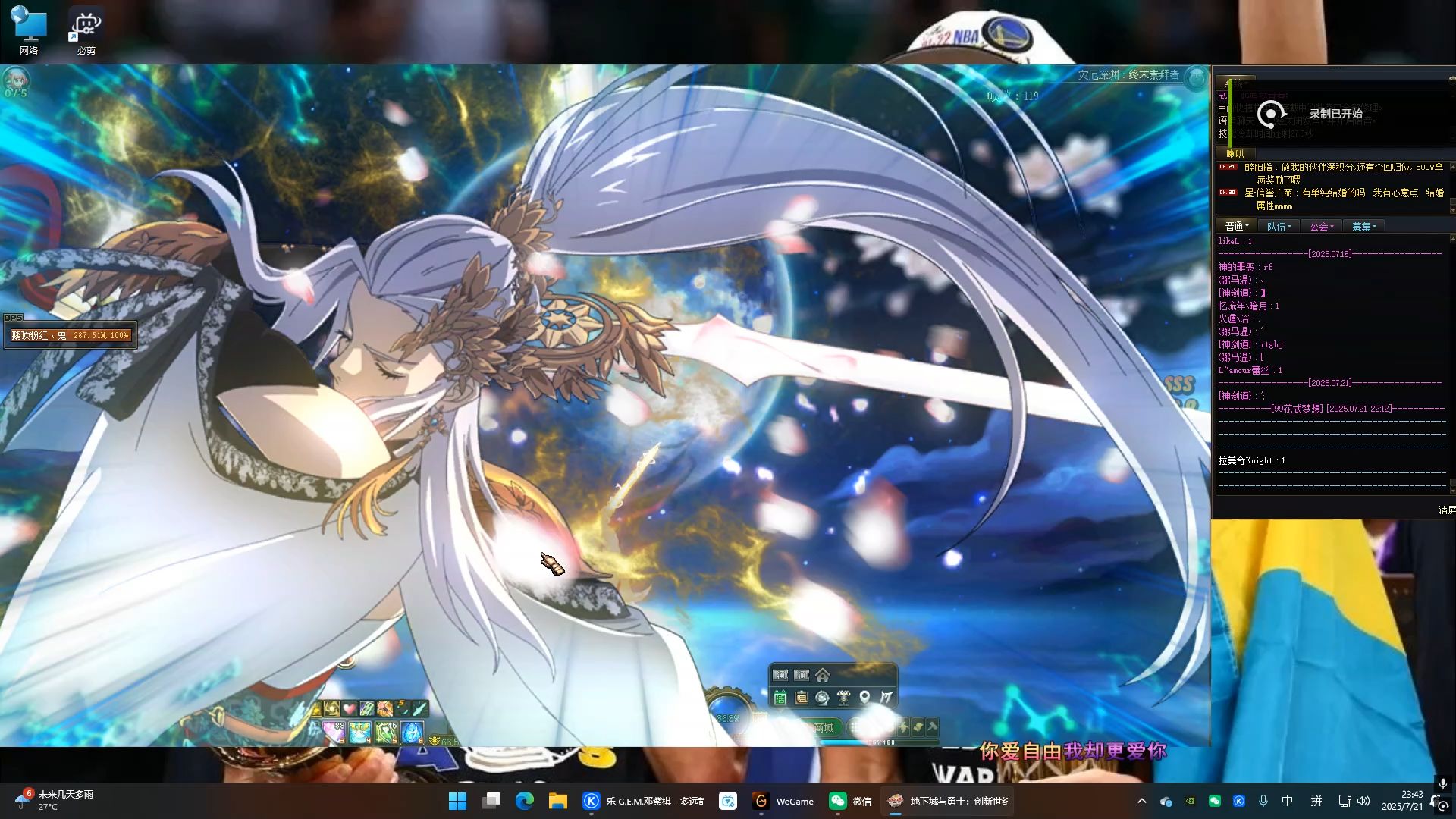
Task: Open the 队伍 team chat tab
Action: [1279, 226]
